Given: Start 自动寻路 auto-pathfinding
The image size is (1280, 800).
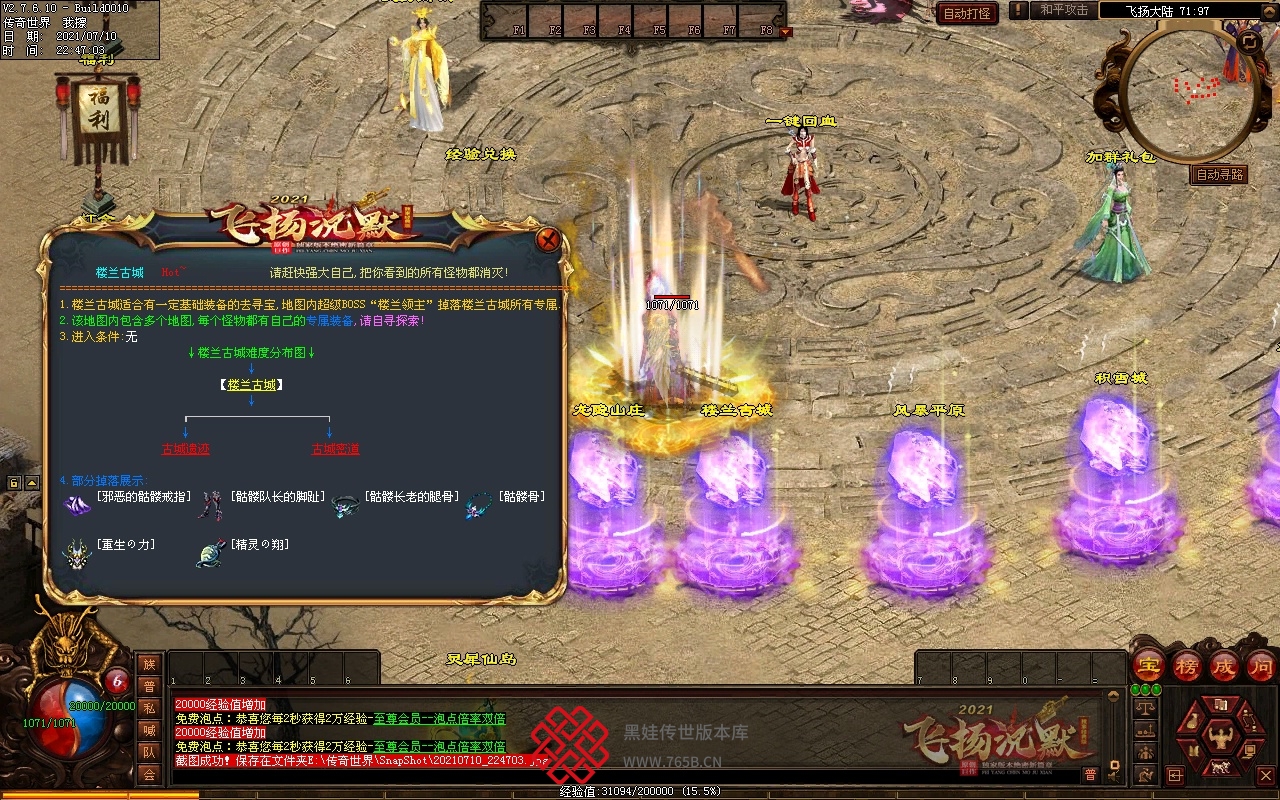Looking at the screenshot, I should pos(1219,174).
